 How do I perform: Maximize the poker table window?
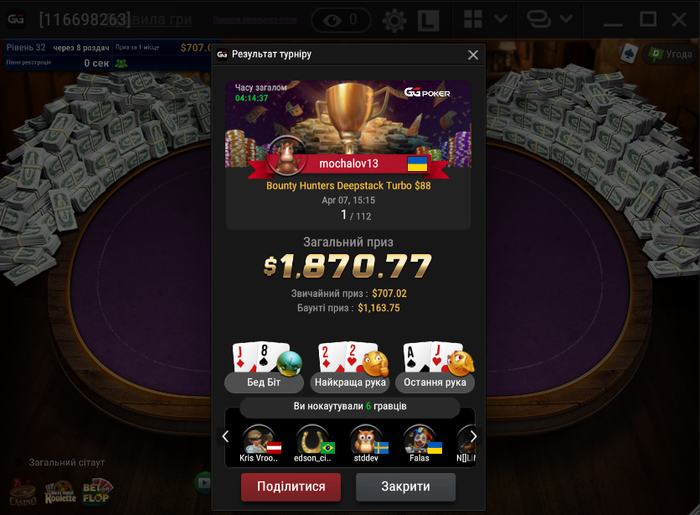point(648,19)
